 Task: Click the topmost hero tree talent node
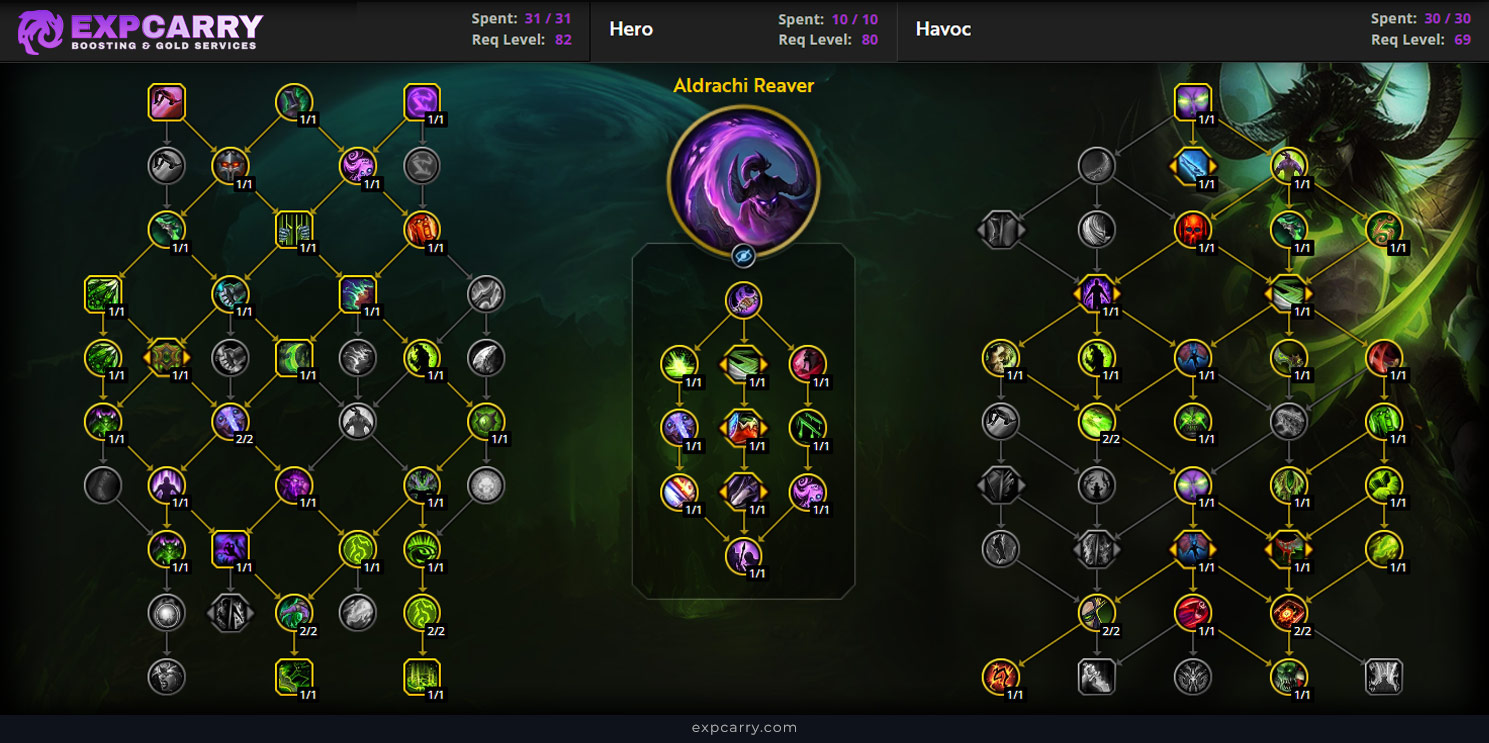(x=743, y=300)
